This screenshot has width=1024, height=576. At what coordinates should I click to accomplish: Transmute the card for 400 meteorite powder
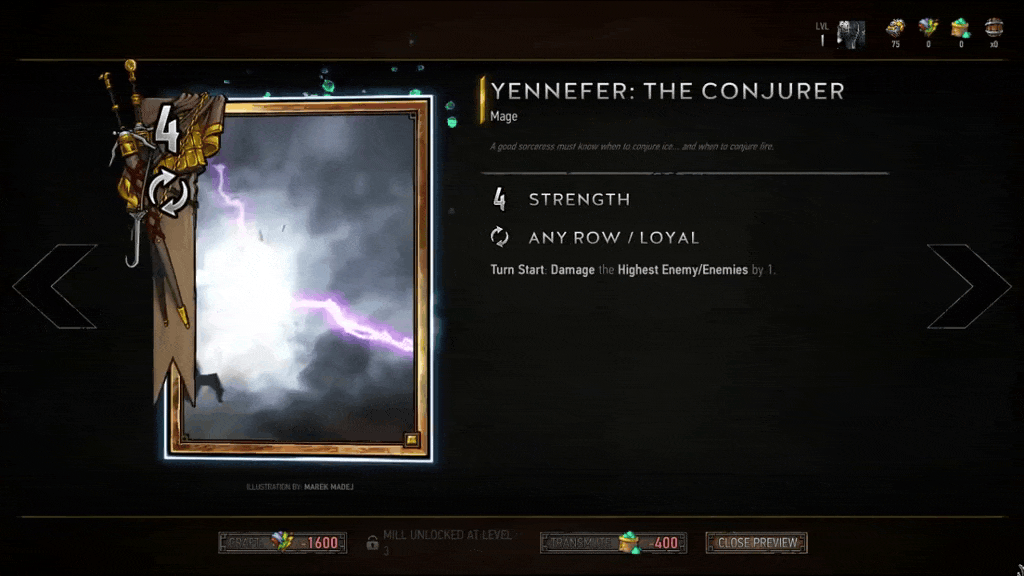pos(613,543)
